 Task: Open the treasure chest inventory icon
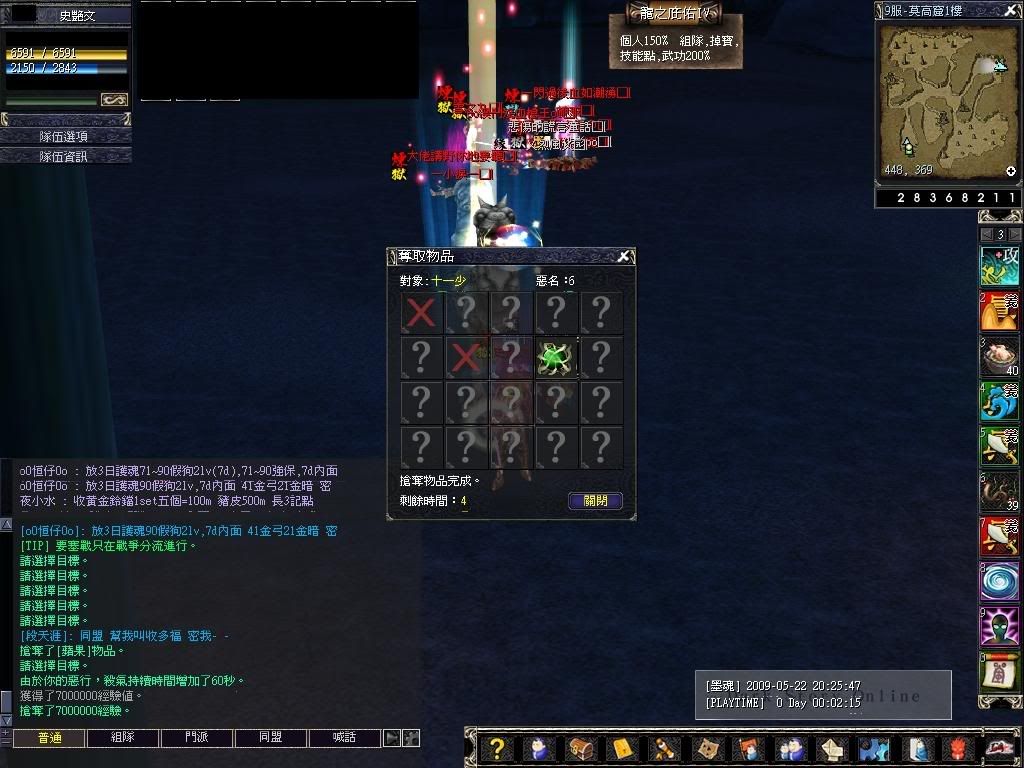pyautogui.click(x=580, y=748)
